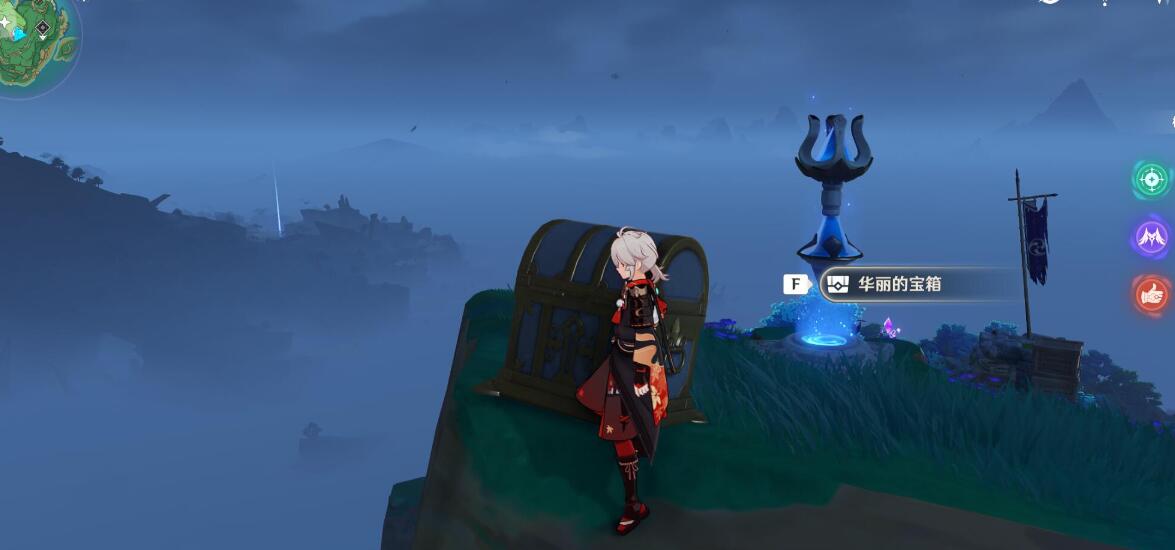
Task: Click the green crosshair target icon
Action: 1151,180
